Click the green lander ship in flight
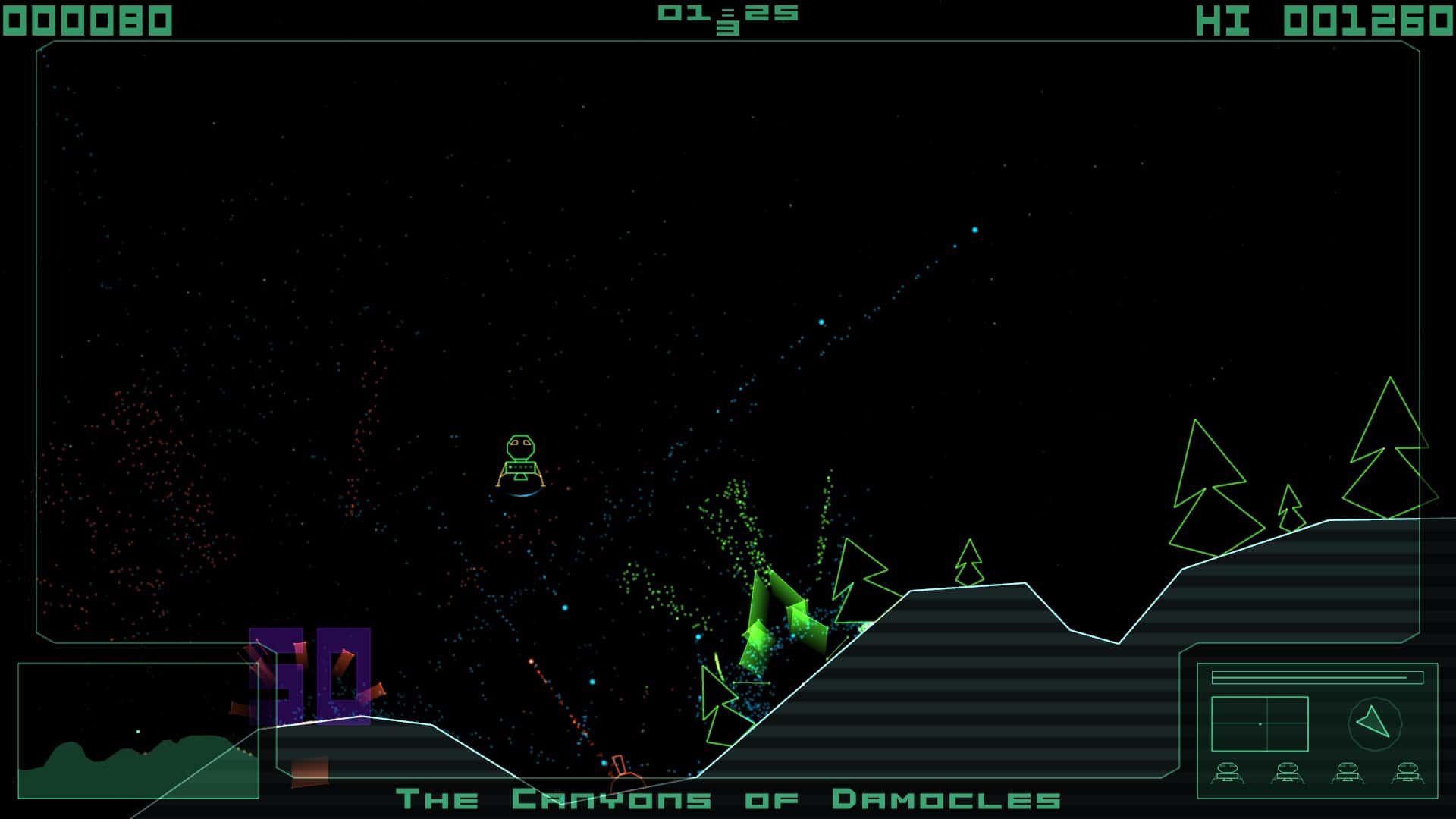The image size is (1456, 819). click(x=520, y=459)
